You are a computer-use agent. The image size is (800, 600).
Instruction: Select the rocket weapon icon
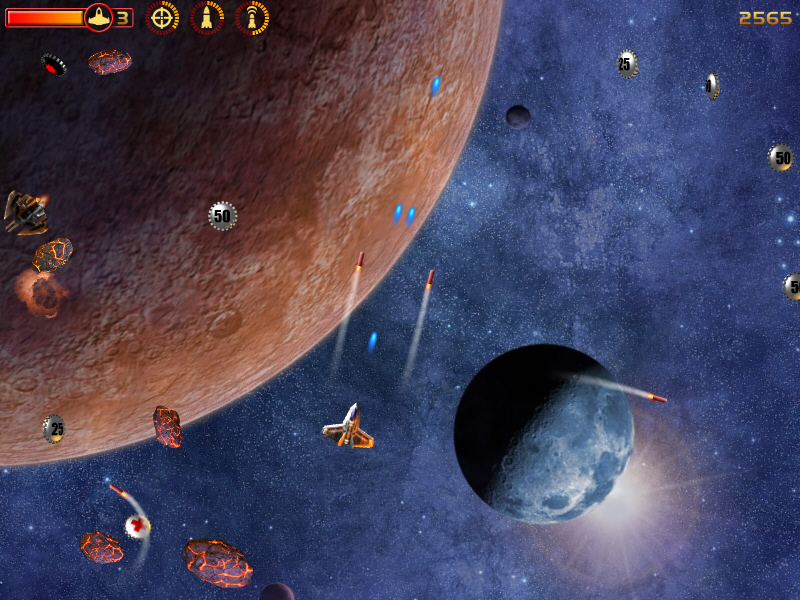point(207,17)
